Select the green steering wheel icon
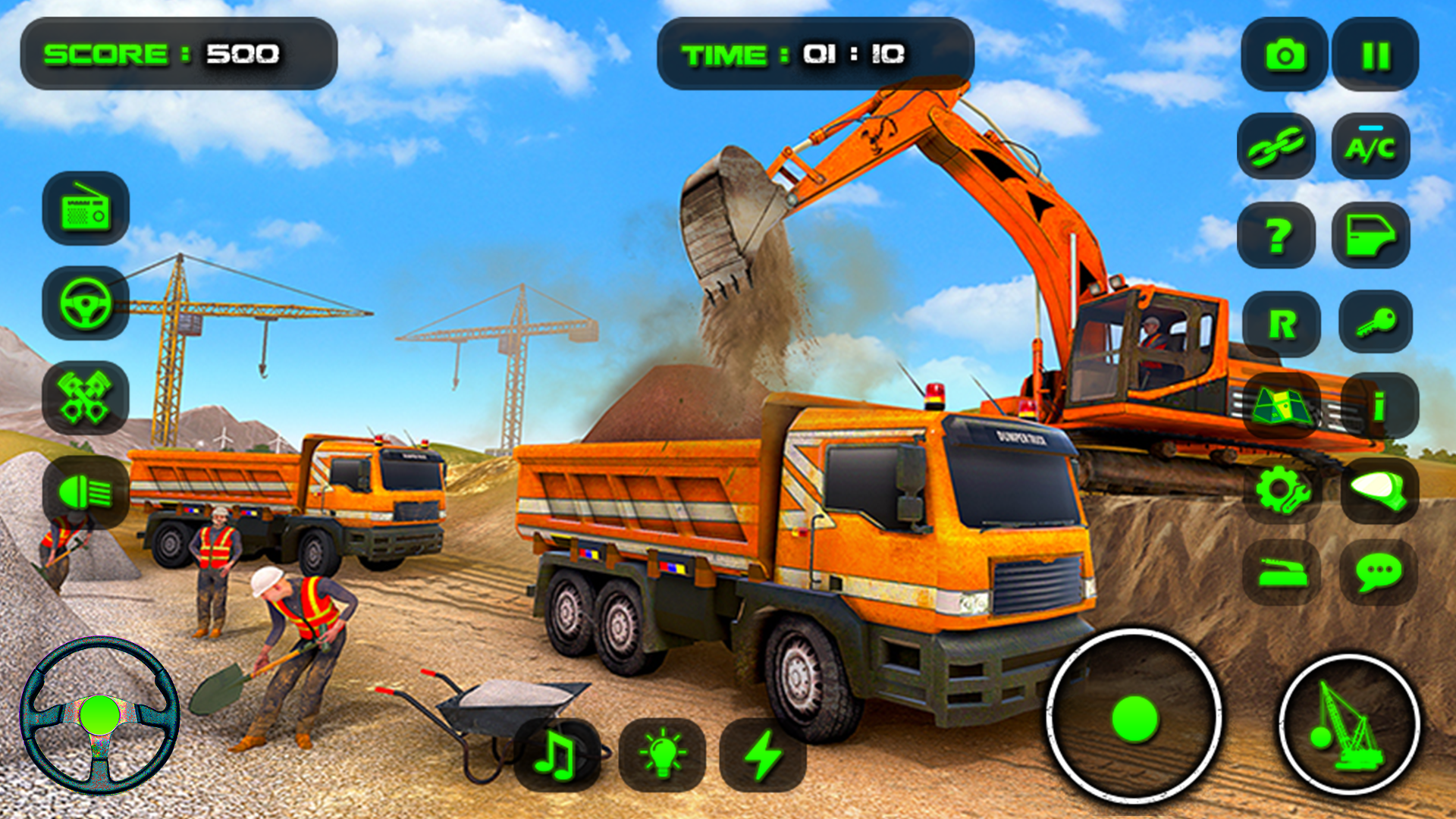This screenshot has width=1456, height=819. pyautogui.click(x=86, y=303)
